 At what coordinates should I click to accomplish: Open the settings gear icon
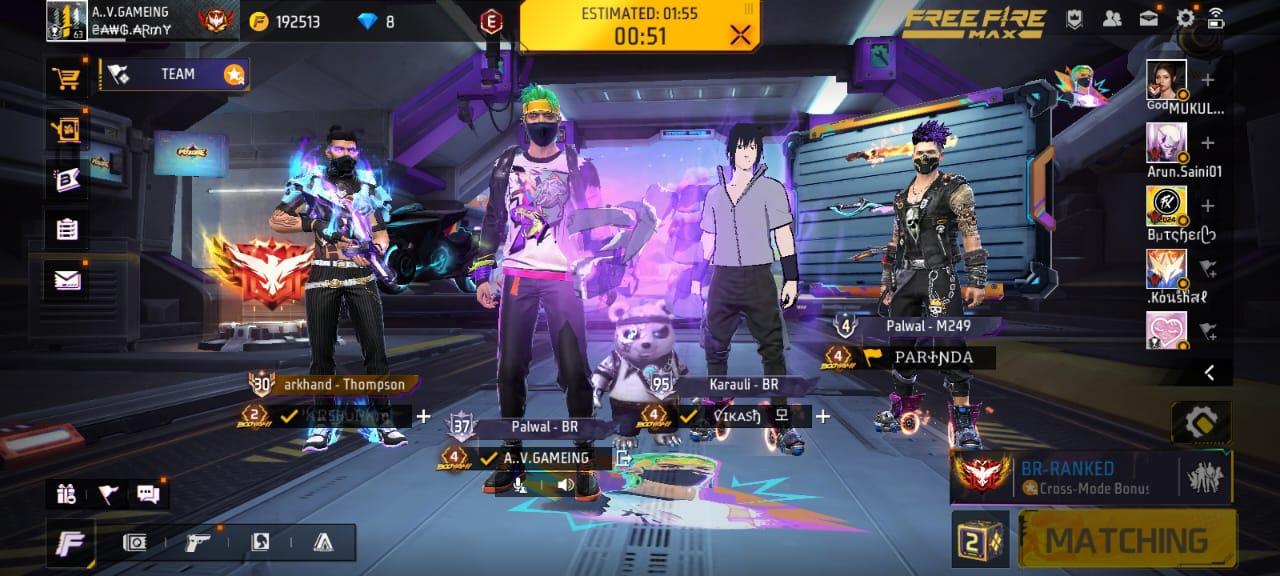point(1185,18)
